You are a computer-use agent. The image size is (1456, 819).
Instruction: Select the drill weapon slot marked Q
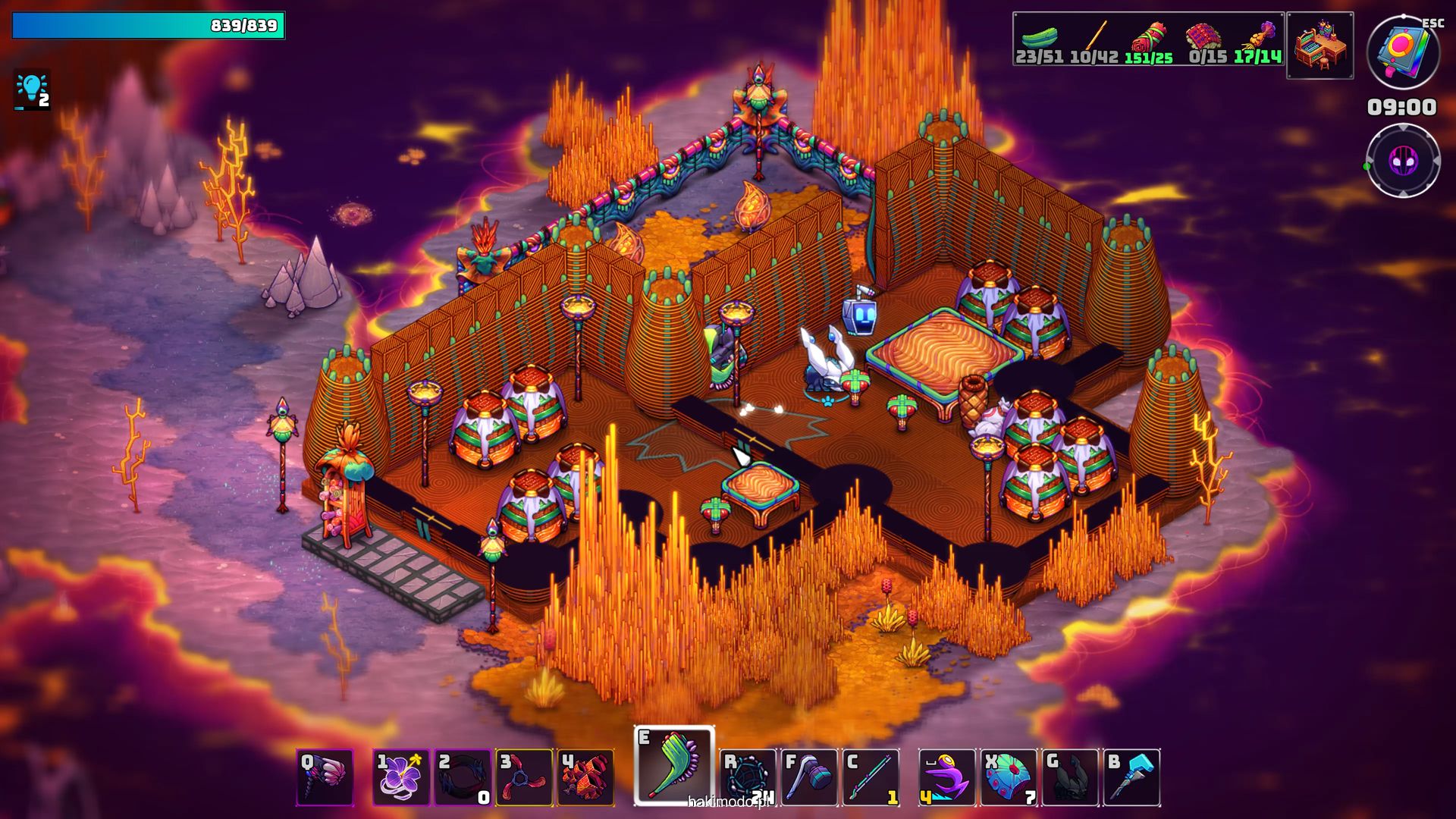[x=325, y=777]
